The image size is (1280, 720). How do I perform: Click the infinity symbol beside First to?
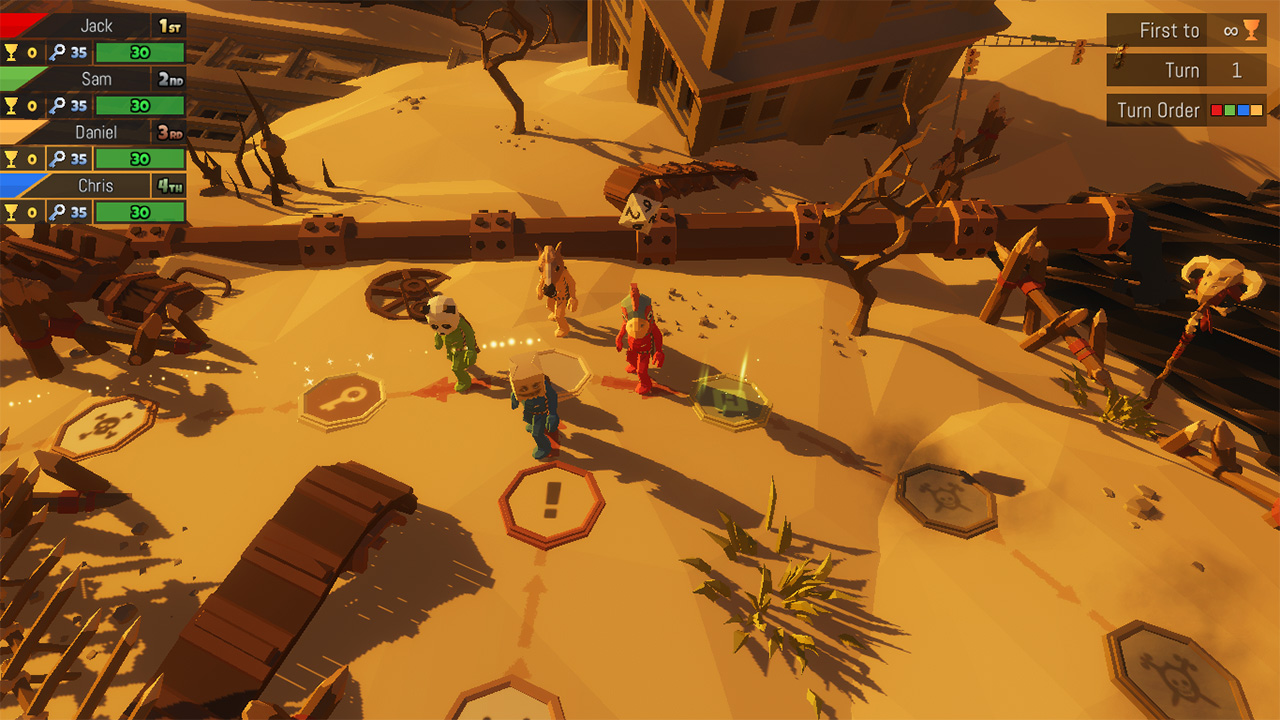coord(1233,30)
